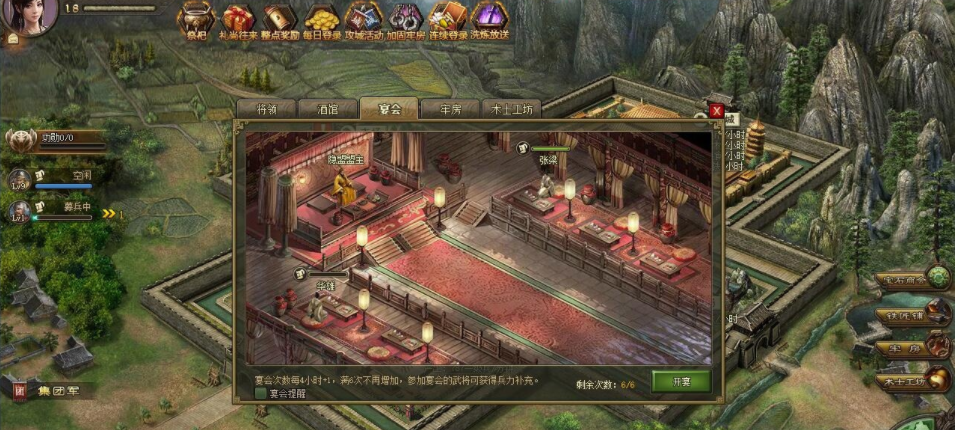Toggle the 宴会提醒 checkbox

click(x=261, y=394)
